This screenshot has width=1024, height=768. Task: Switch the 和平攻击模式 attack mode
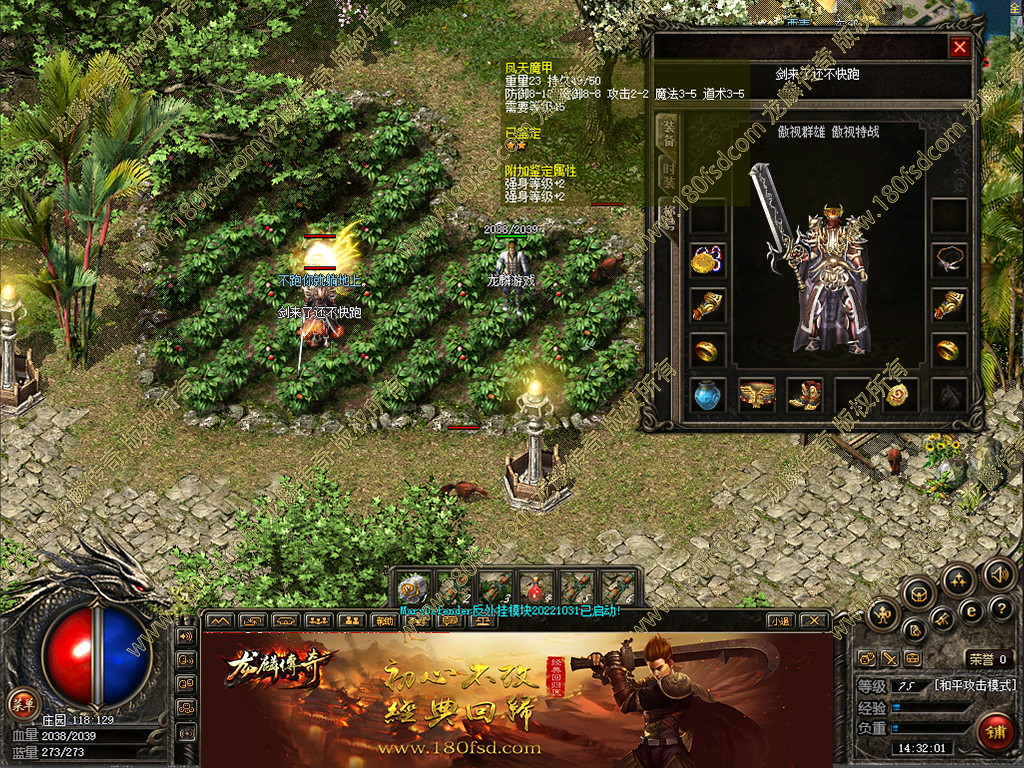pos(975,686)
